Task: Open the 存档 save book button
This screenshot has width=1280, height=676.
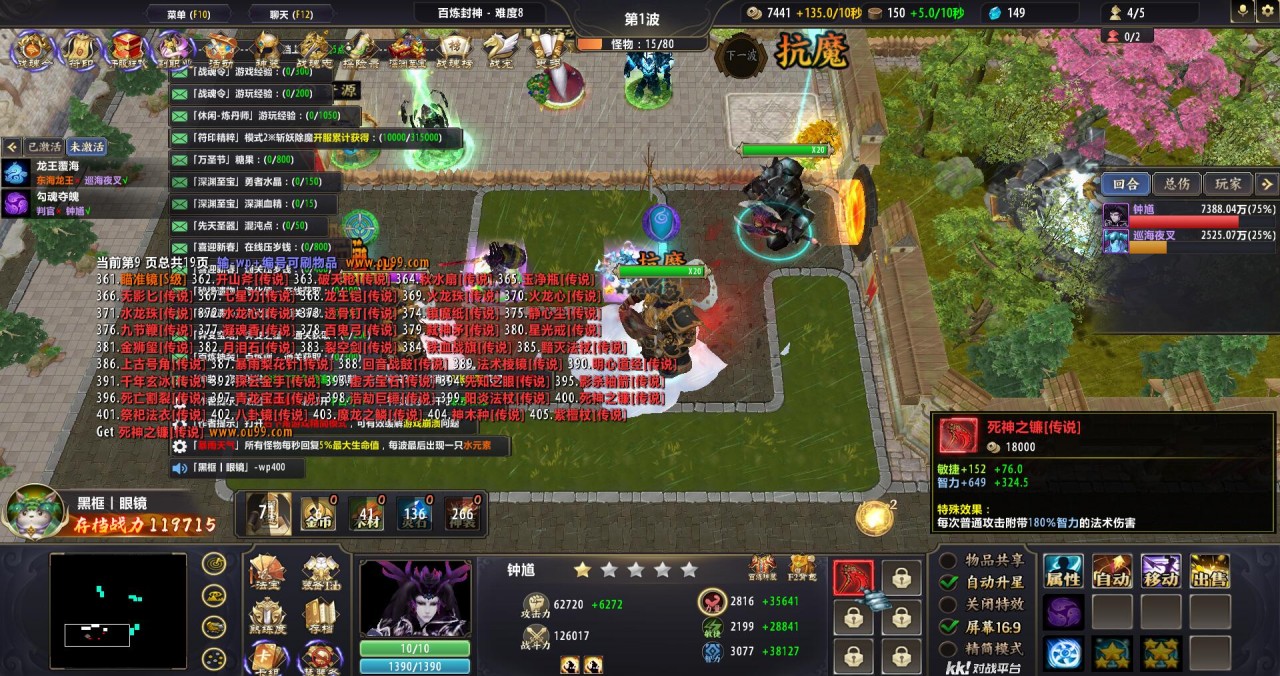Action: (320, 618)
